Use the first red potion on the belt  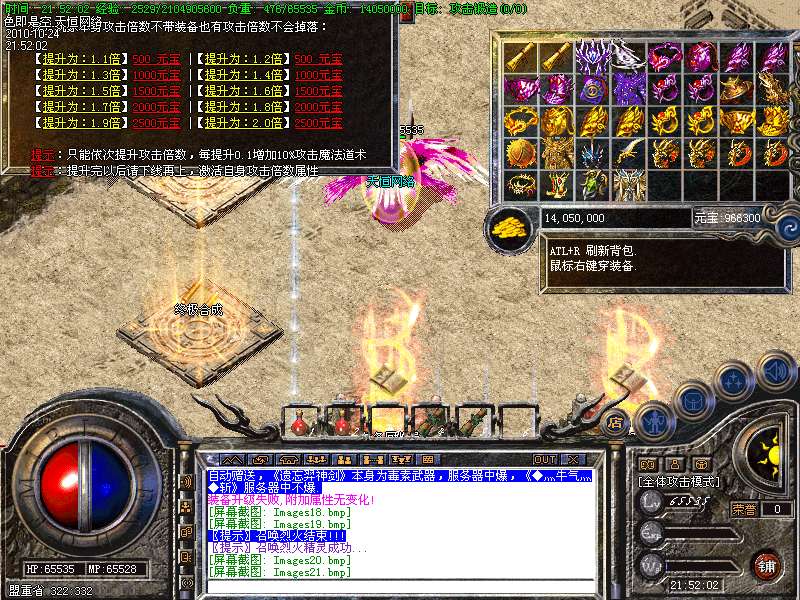coord(300,423)
